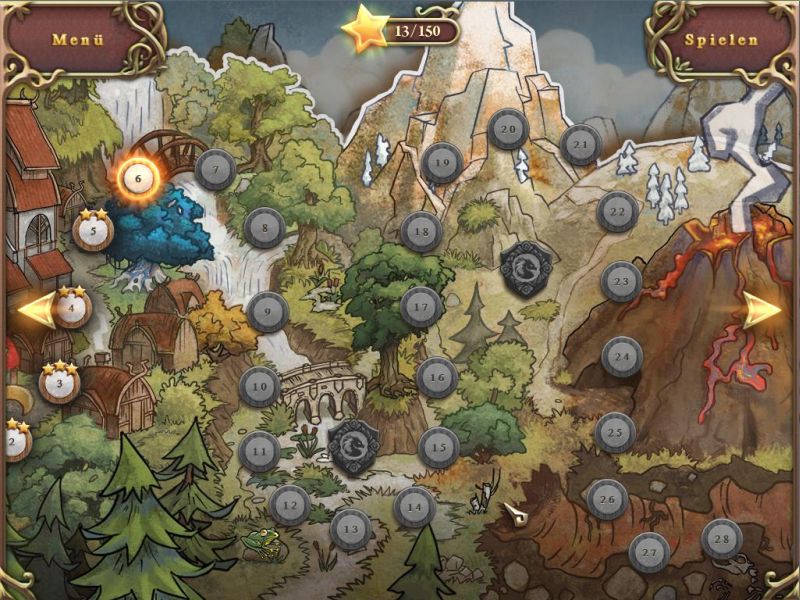
Task: Choose level 22 node
Action: pos(618,212)
